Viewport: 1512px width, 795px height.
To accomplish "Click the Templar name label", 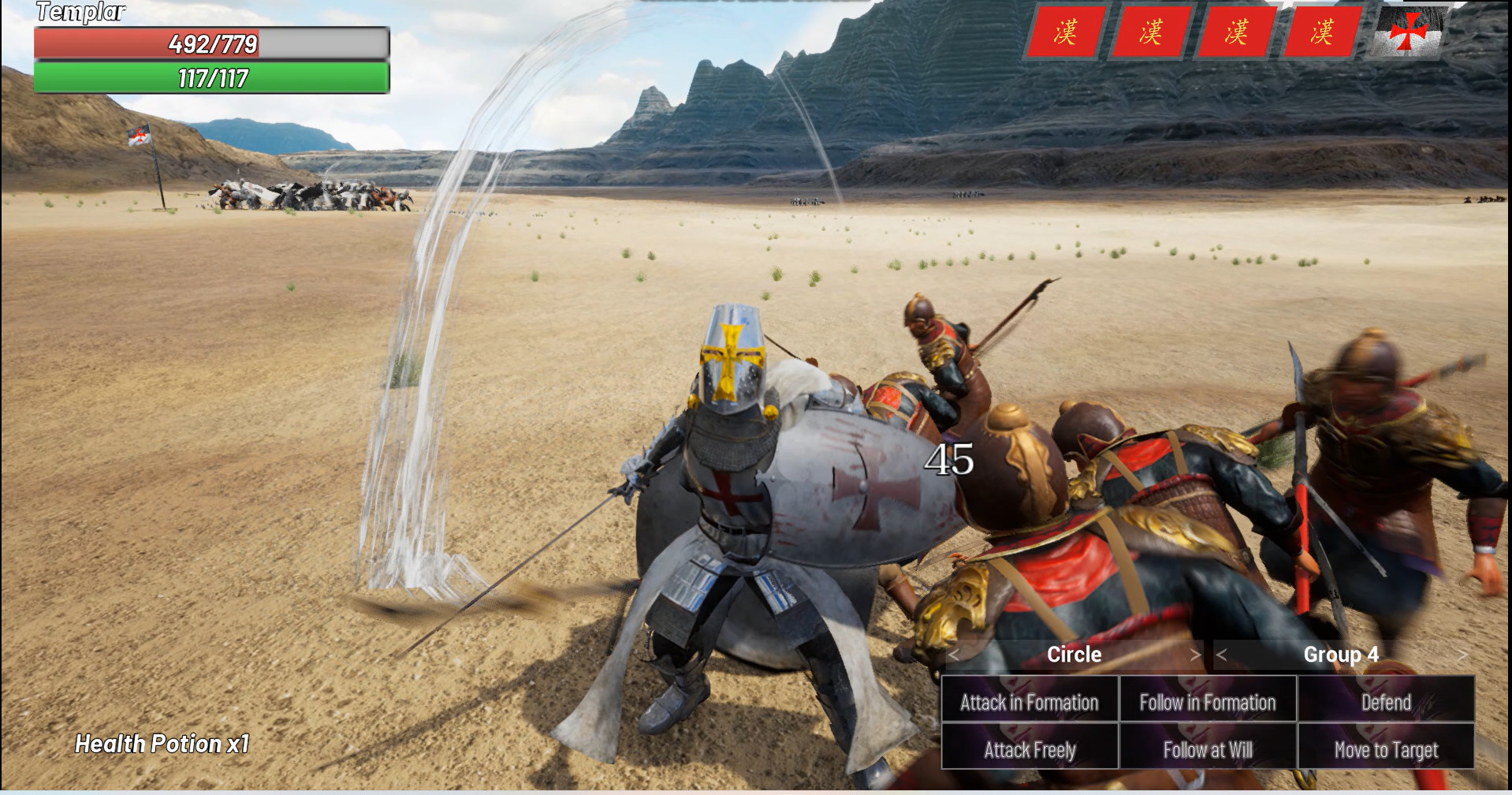I will pos(80,11).
